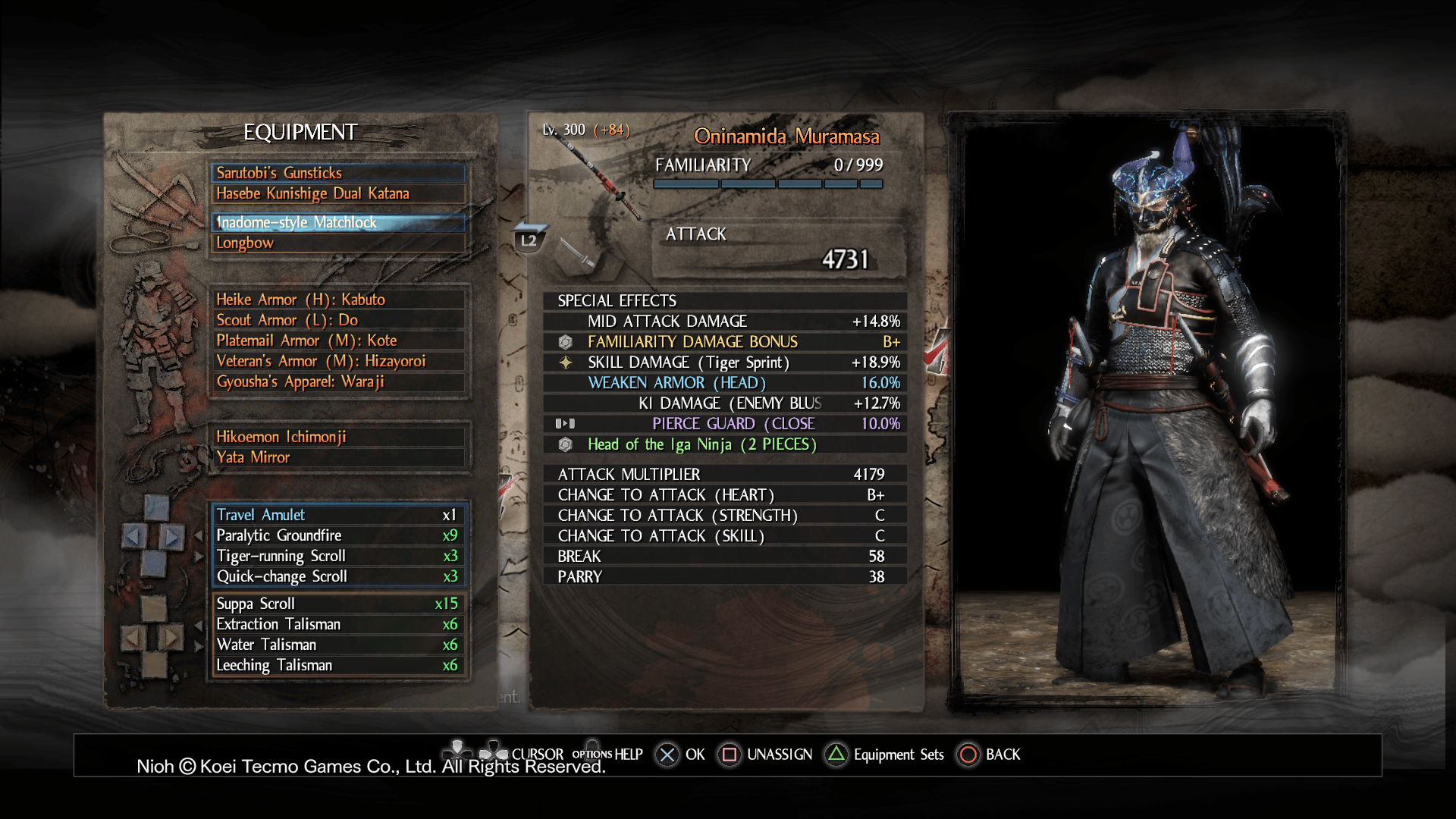Click the Familiarity progress bar

point(766,183)
